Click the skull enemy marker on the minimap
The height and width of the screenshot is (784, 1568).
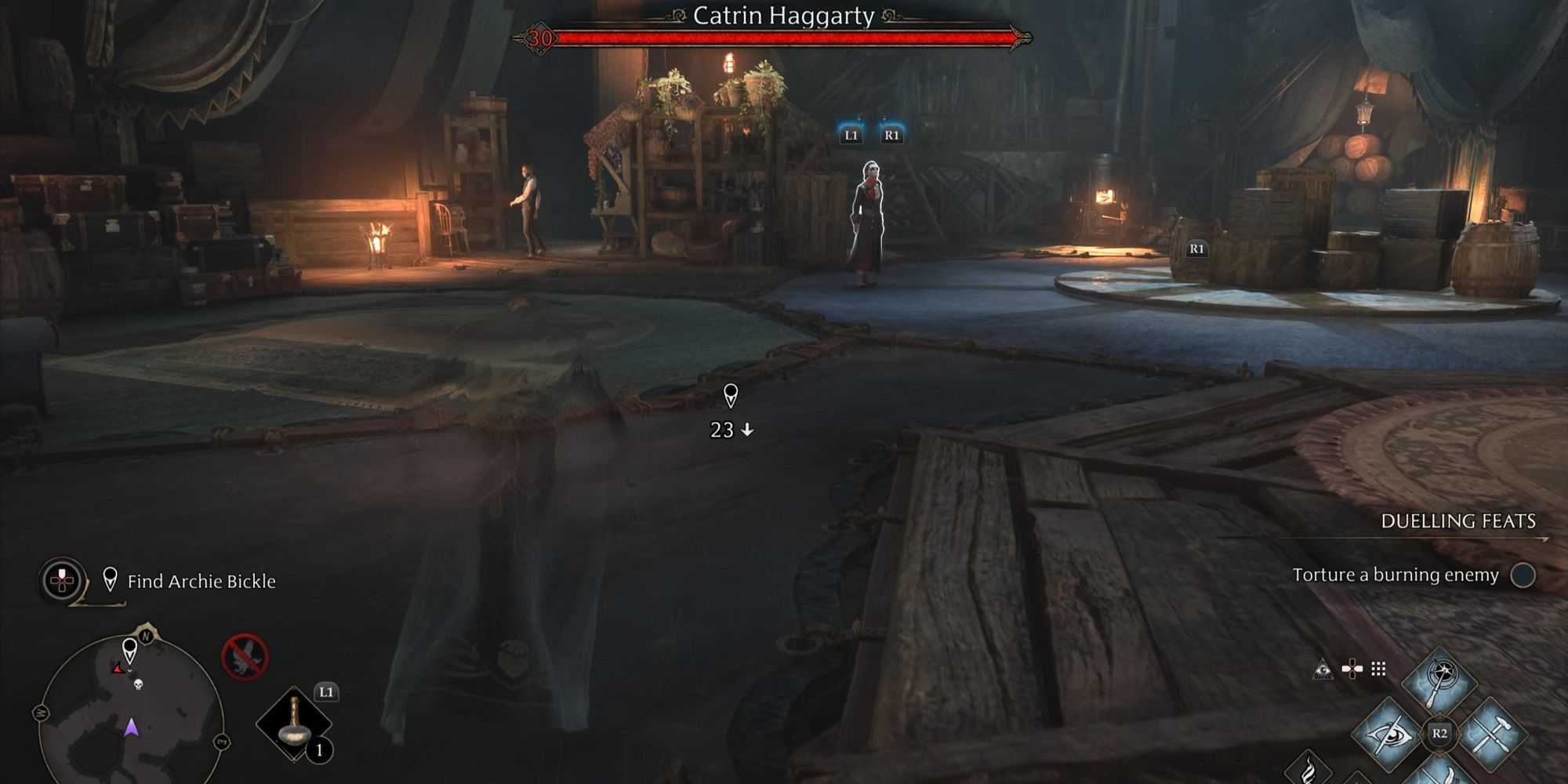click(x=139, y=685)
